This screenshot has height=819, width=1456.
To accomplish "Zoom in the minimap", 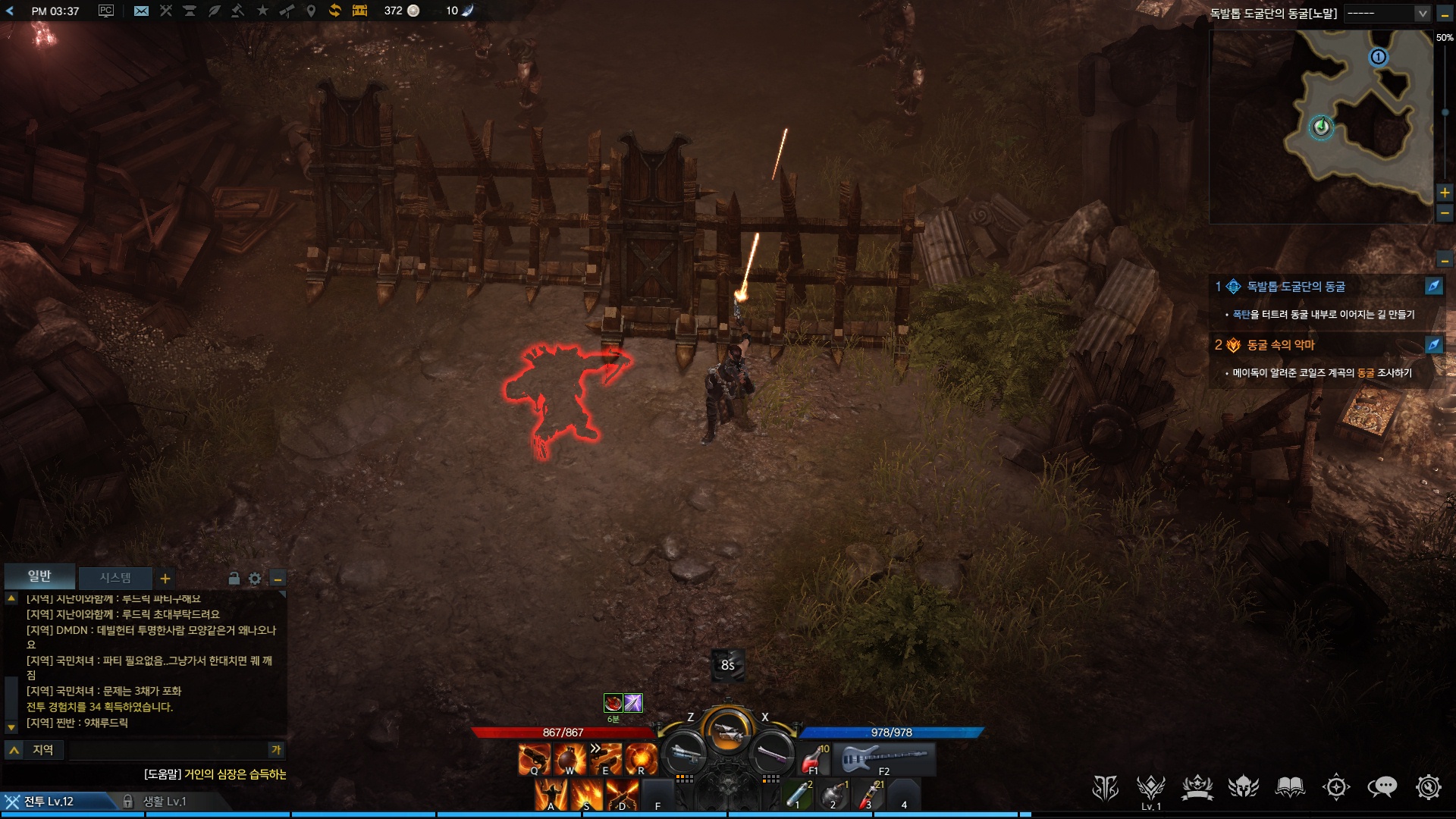I will point(1445,193).
